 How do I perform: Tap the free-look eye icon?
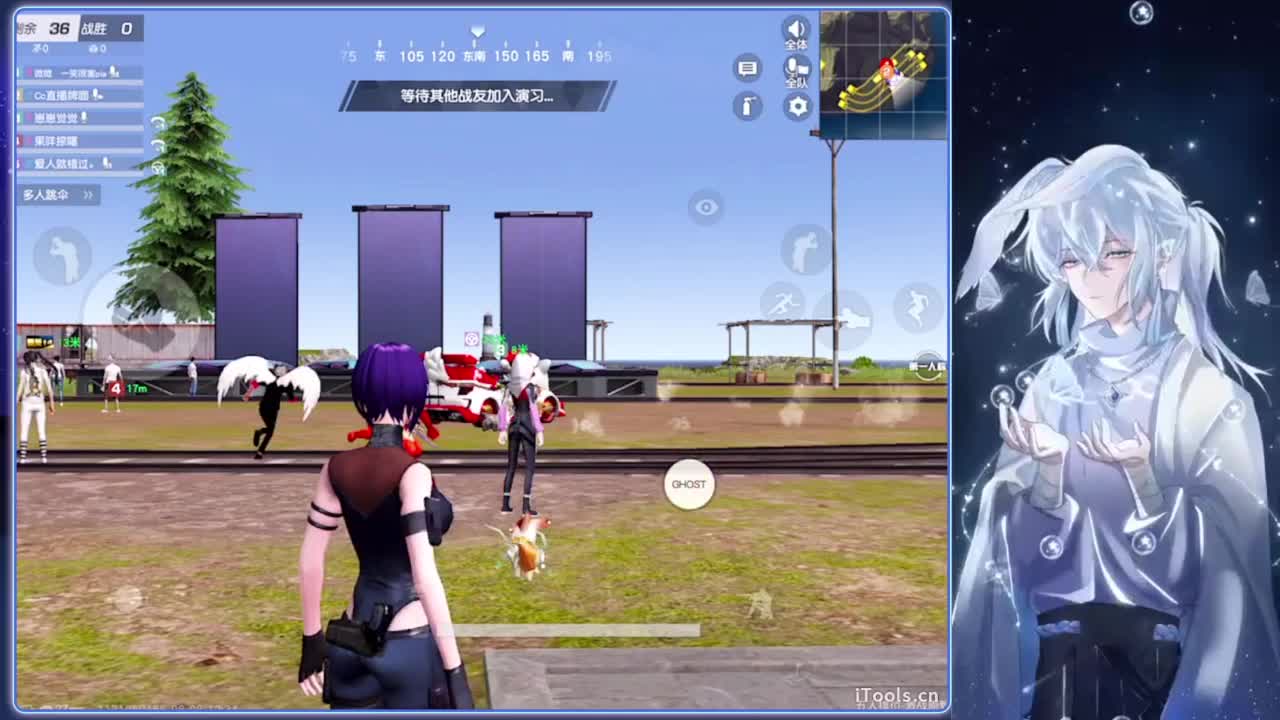coord(705,207)
